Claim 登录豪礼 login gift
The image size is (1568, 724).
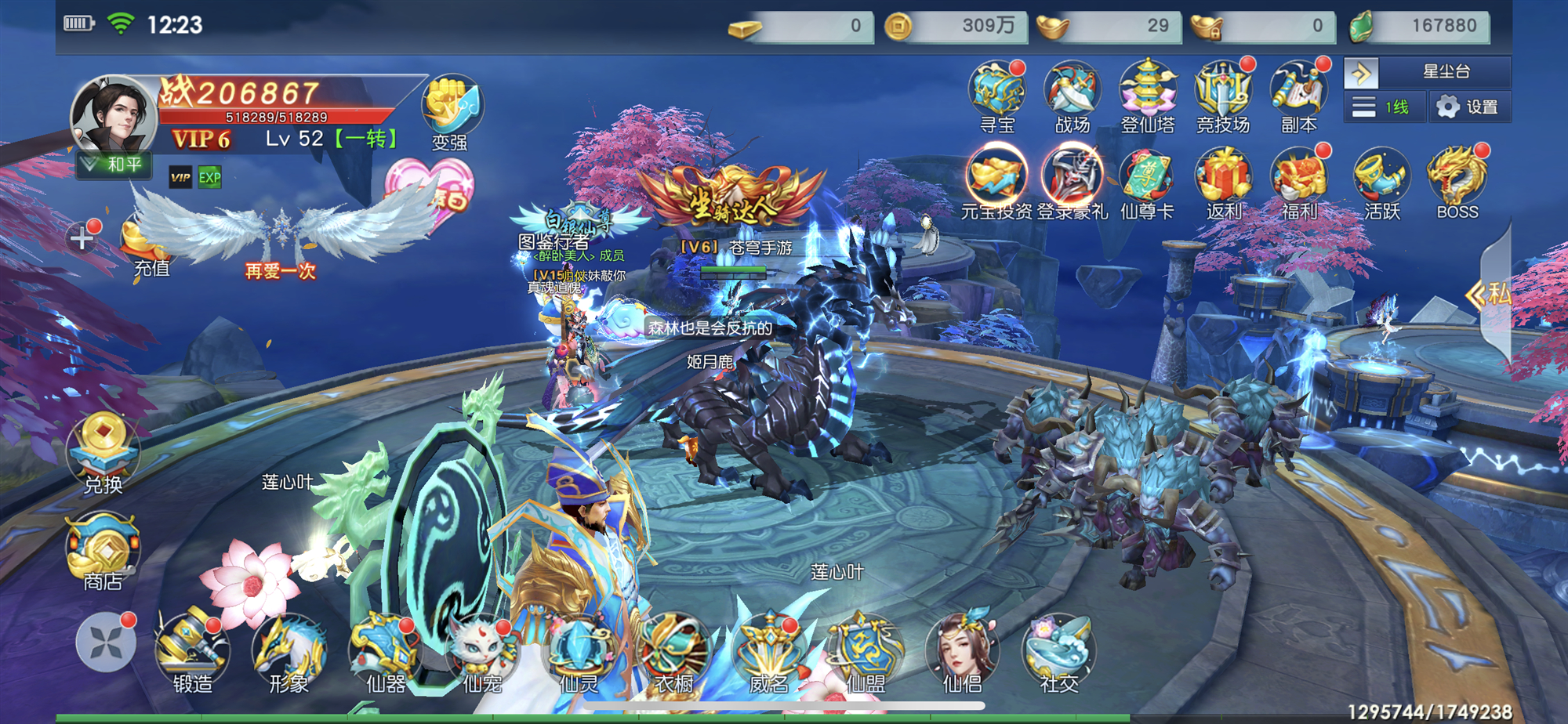(1072, 180)
